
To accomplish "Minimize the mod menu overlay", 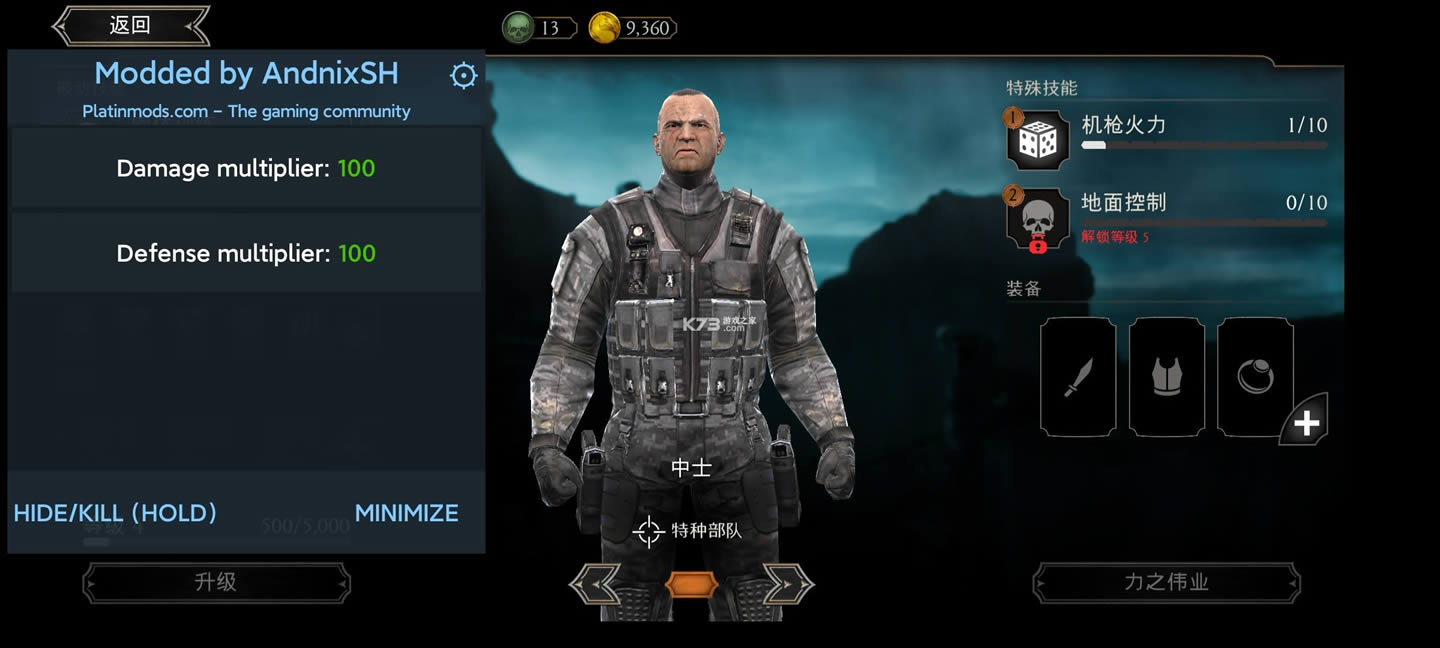I will pos(406,513).
